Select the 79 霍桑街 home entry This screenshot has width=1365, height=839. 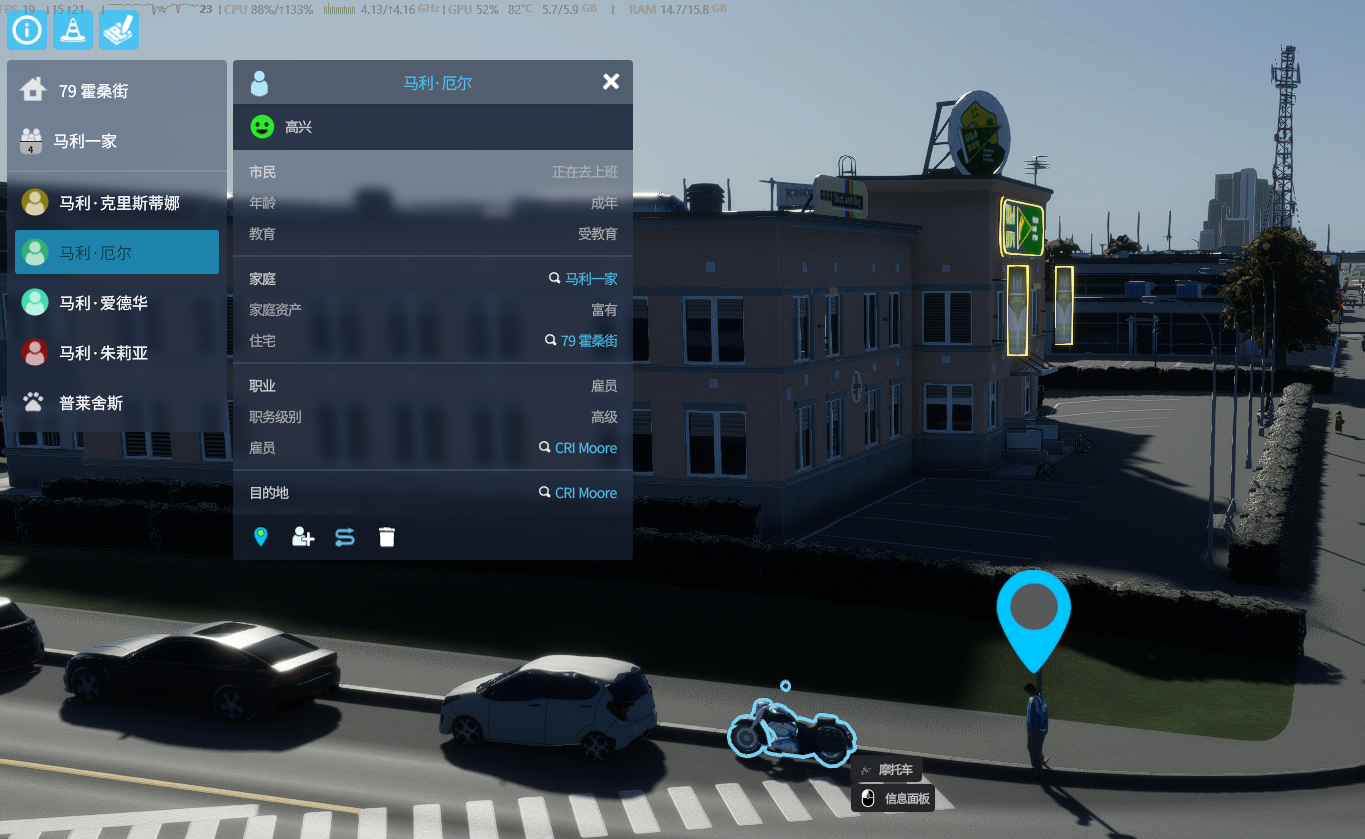click(93, 91)
